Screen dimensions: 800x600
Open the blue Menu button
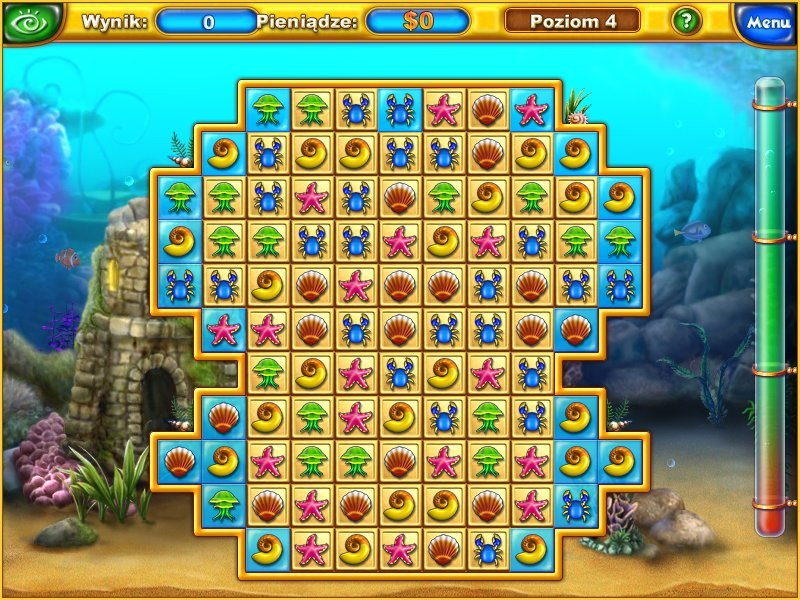(767, 22)
